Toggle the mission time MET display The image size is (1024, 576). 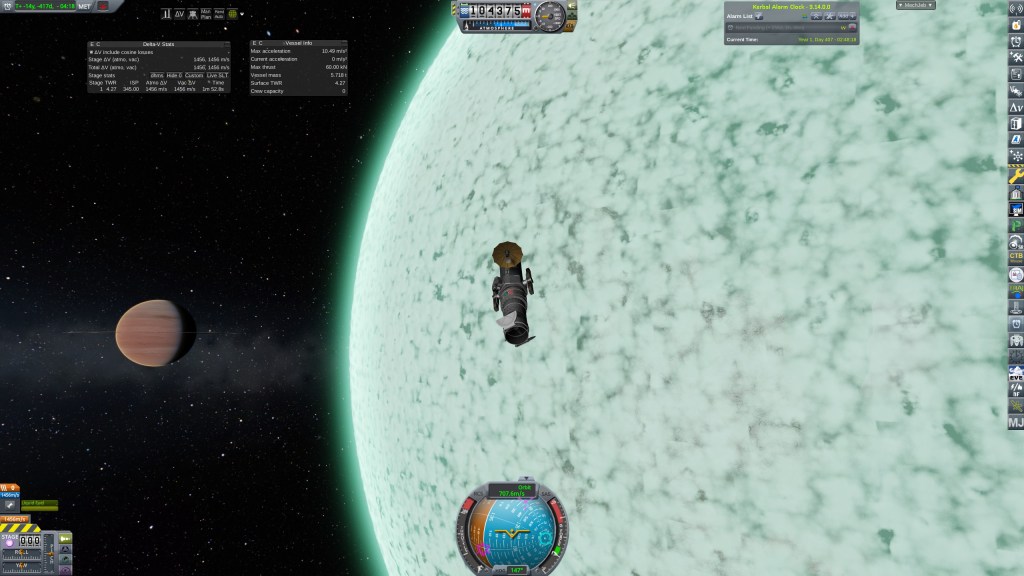[x=85, y=5]
